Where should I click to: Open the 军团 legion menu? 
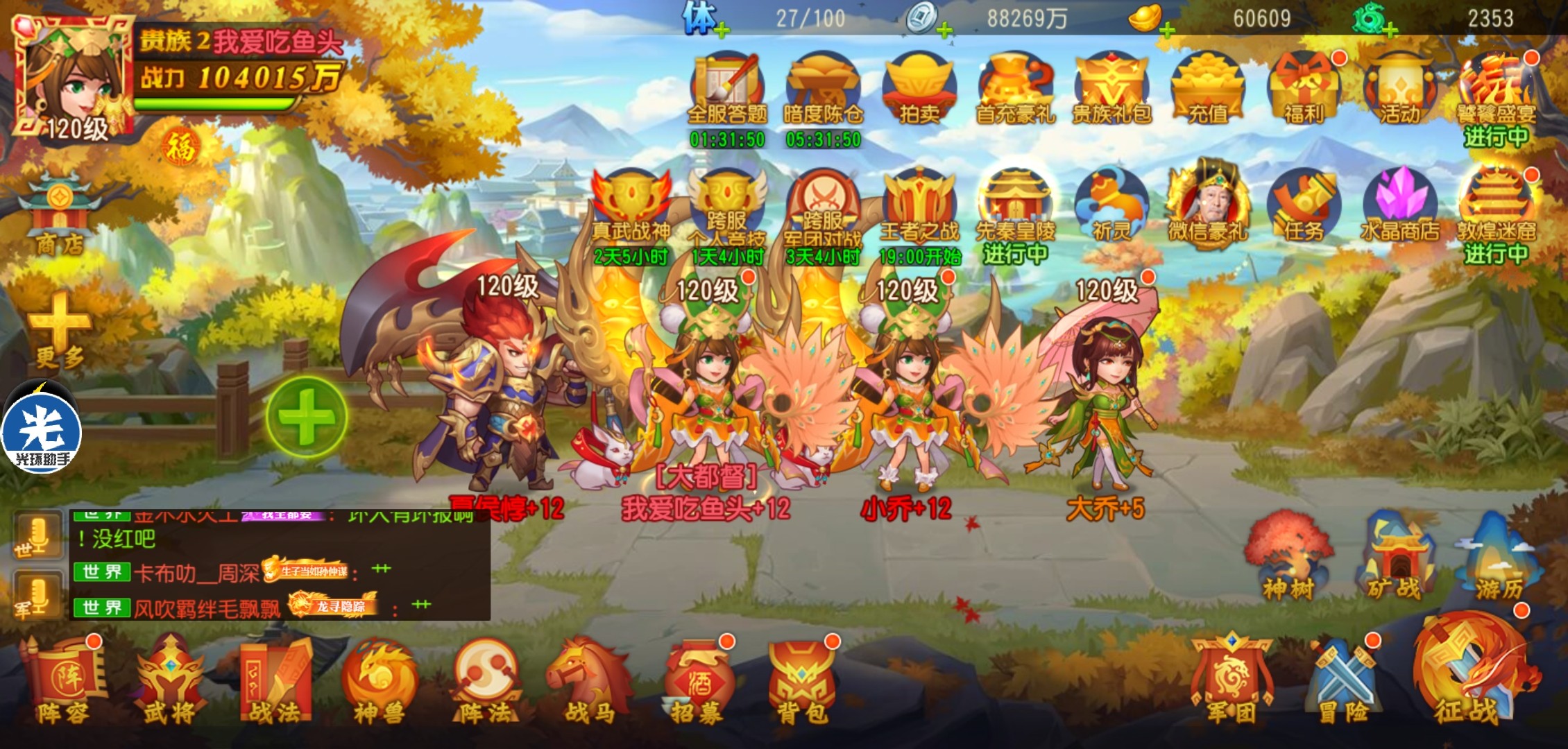tap(1231, 683)
